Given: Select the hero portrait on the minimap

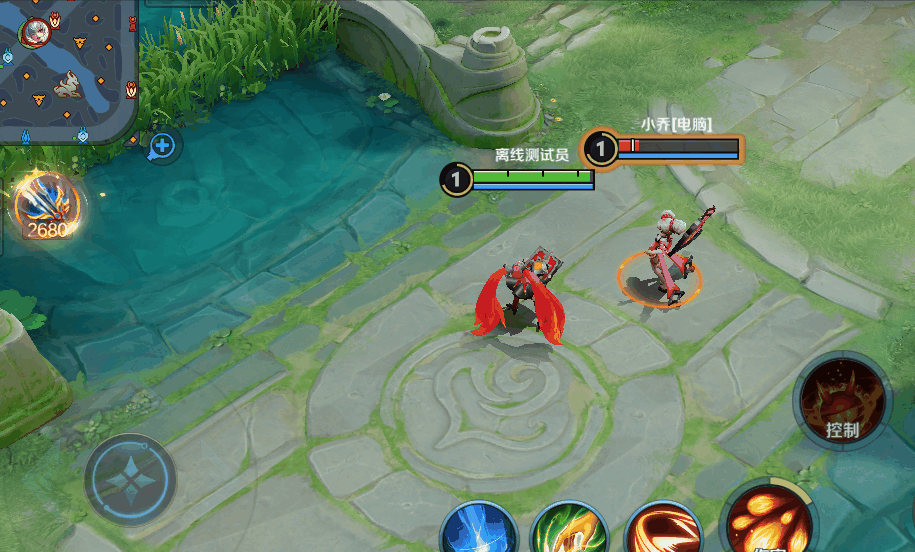Looking at the screenshot, I should [x=35, y=31].
